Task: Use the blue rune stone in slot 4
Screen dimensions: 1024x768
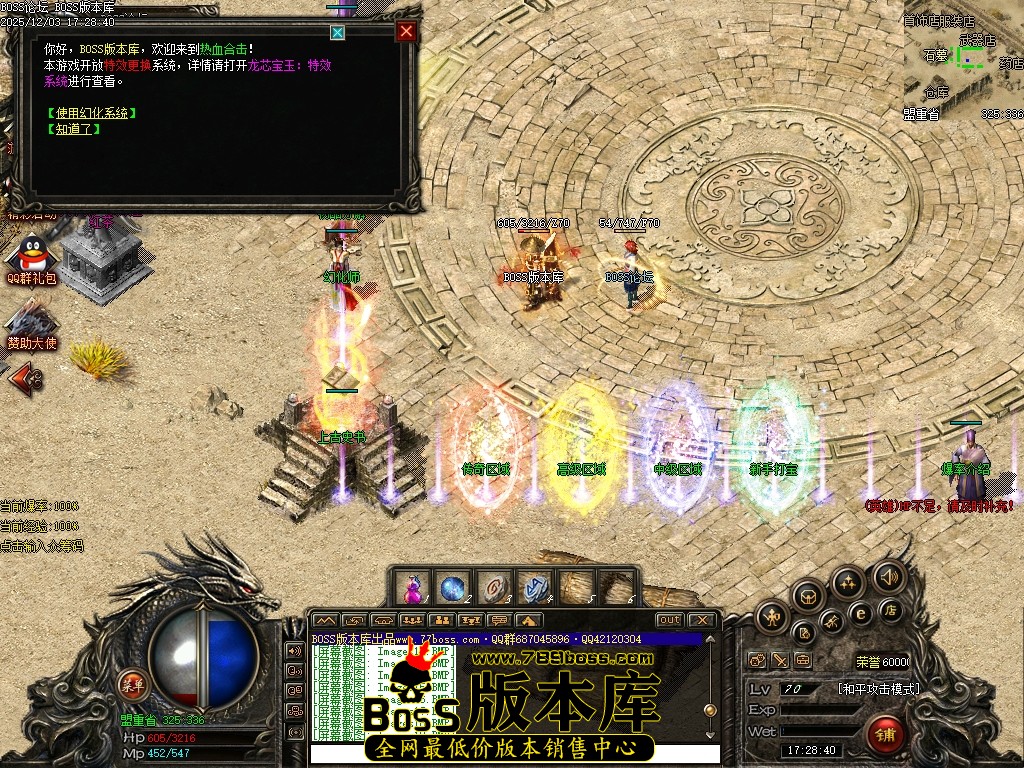Action: tap(532, 588)
